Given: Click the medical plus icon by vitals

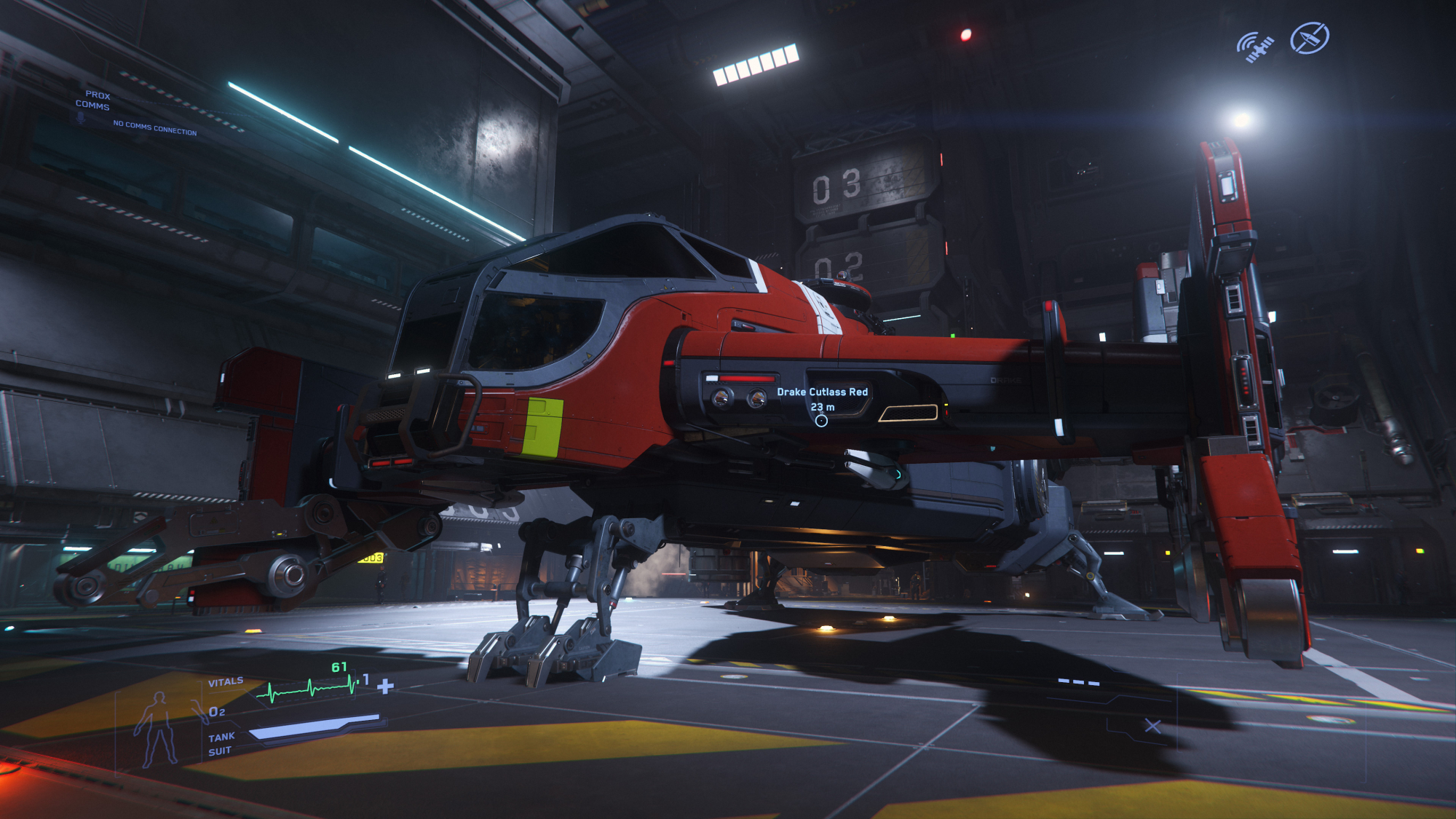Looking at the screenshot, I should [x=386, y=686].
